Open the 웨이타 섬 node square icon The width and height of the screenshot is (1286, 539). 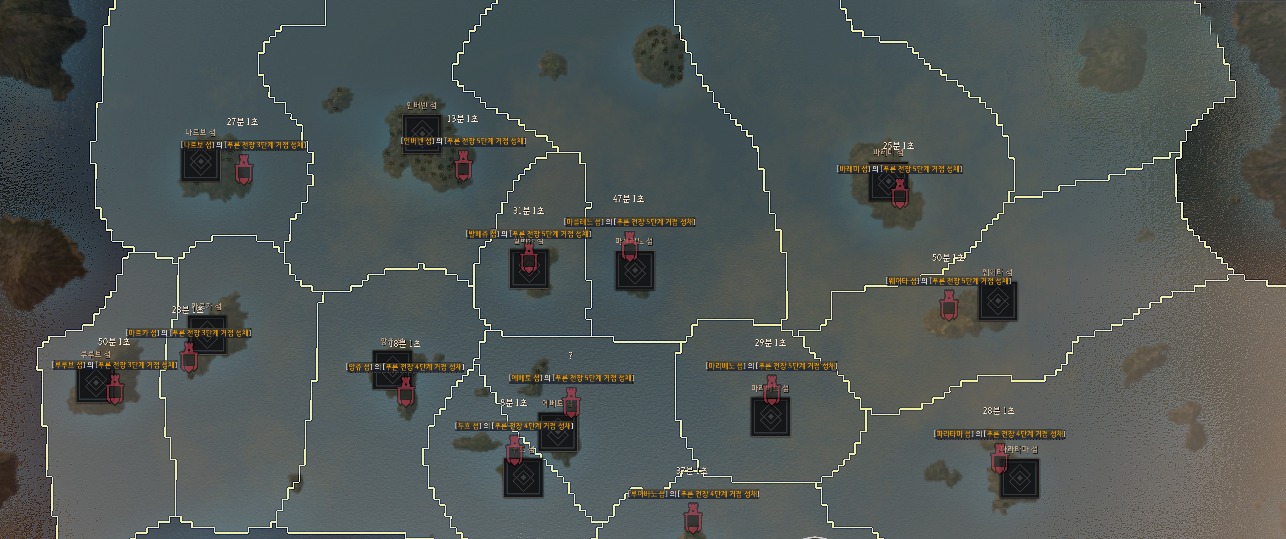(x=997, y=300)
